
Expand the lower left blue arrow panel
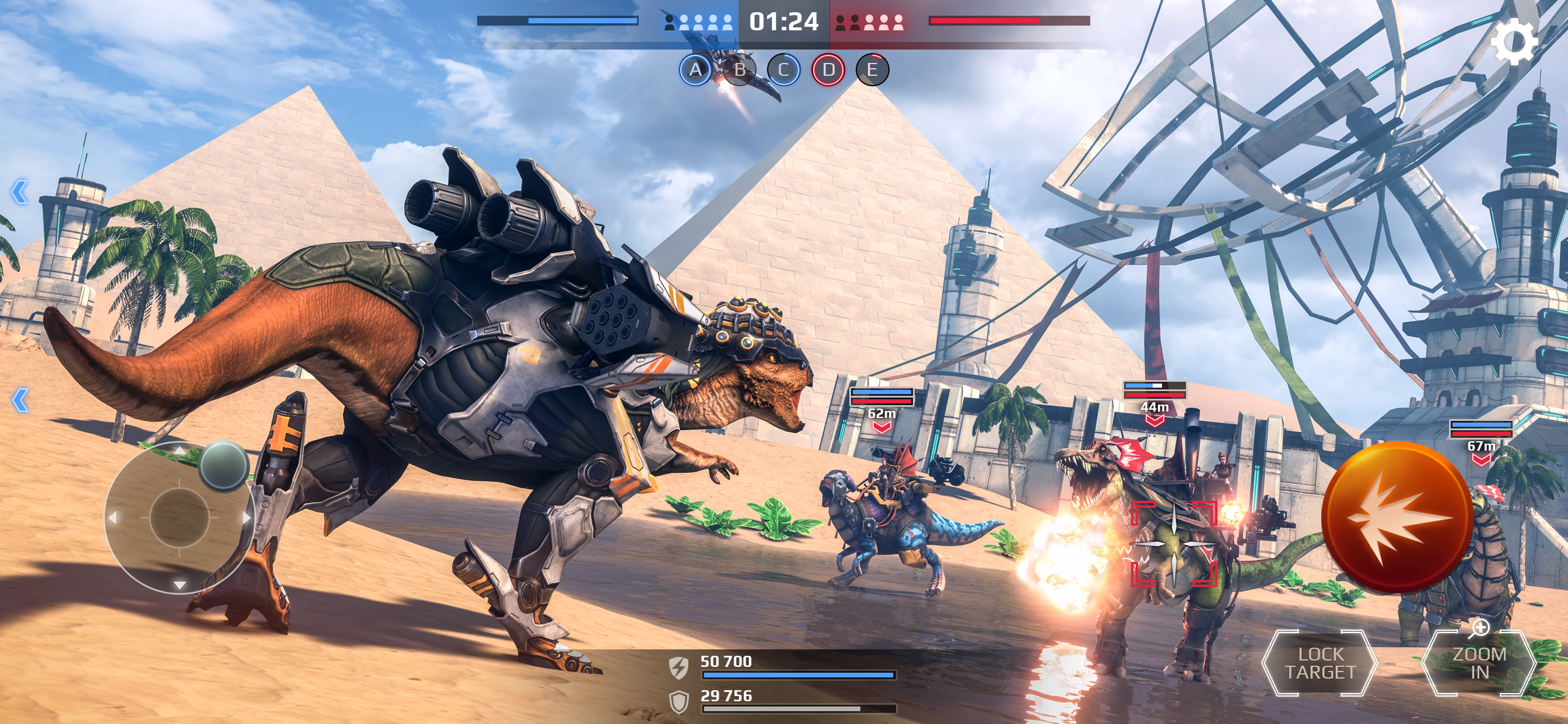coord(20,400)
